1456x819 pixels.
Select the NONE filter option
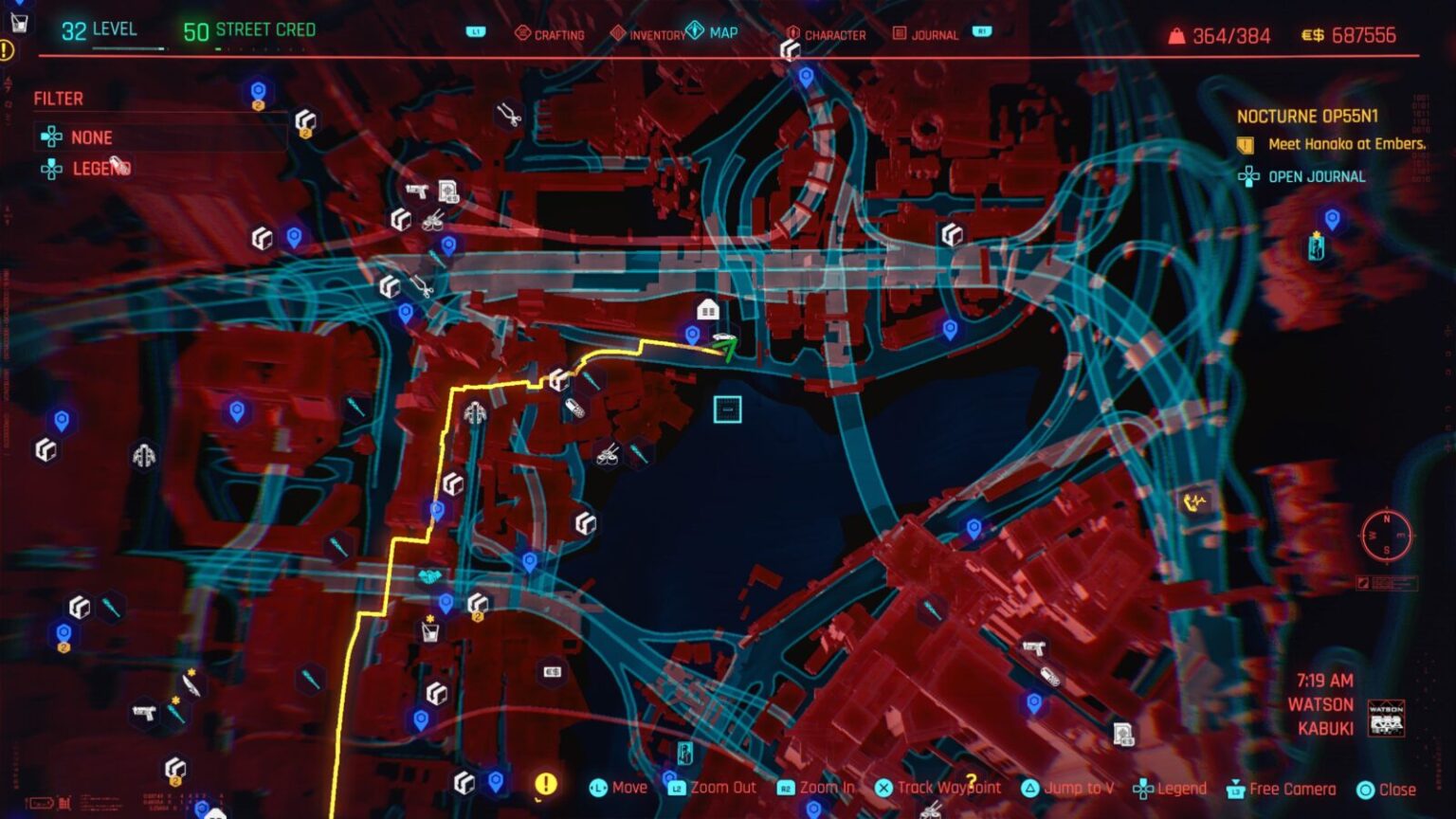[91, 137]
